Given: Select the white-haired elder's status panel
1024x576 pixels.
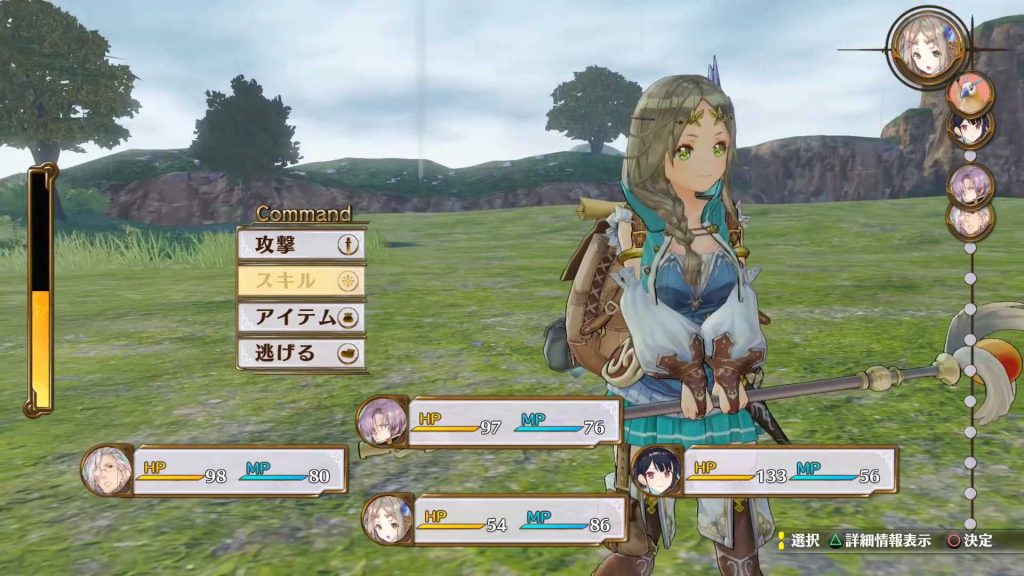Looking at the screenshot, I should (217, 470).
